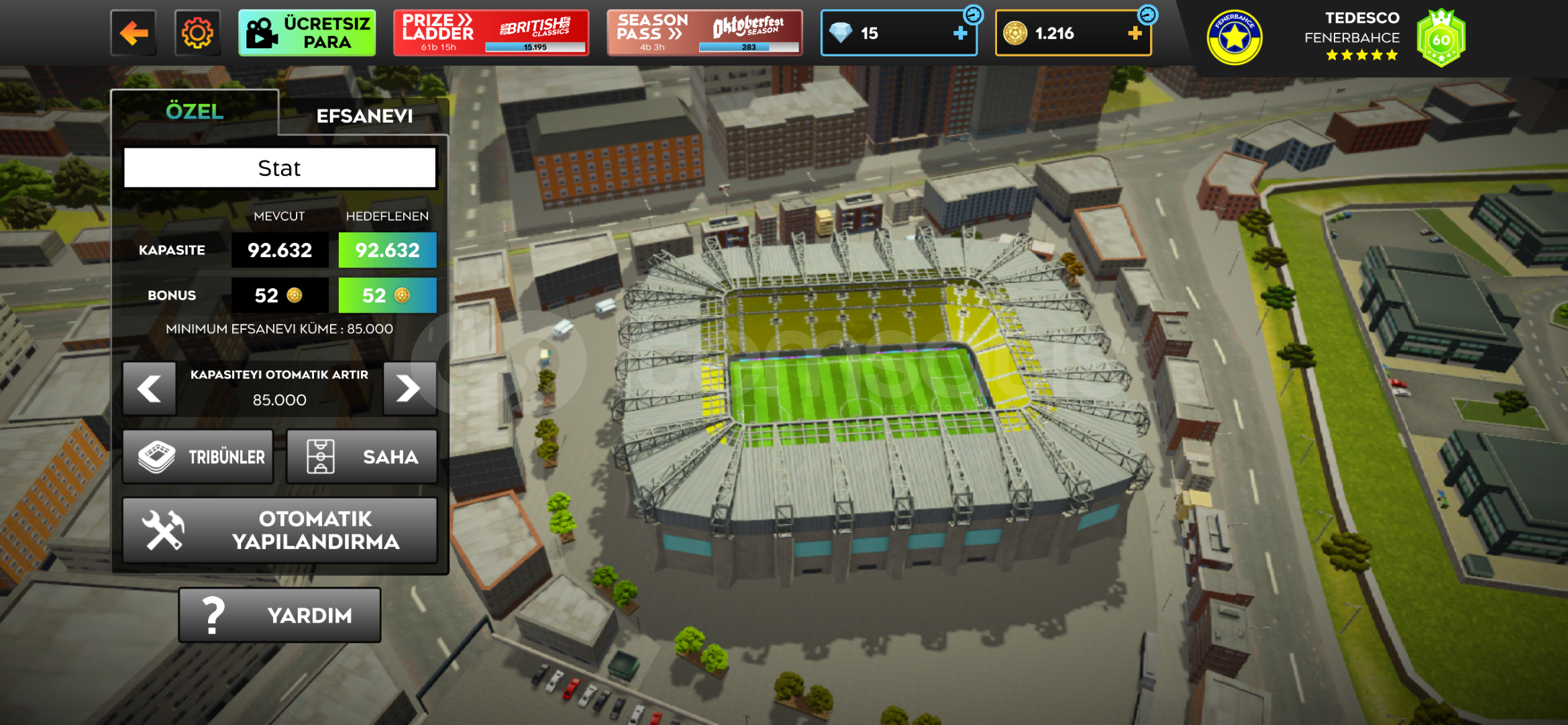The image size is (1568, 725).
Task: Go back with the orange arrow button
Action: coord(134,33)
